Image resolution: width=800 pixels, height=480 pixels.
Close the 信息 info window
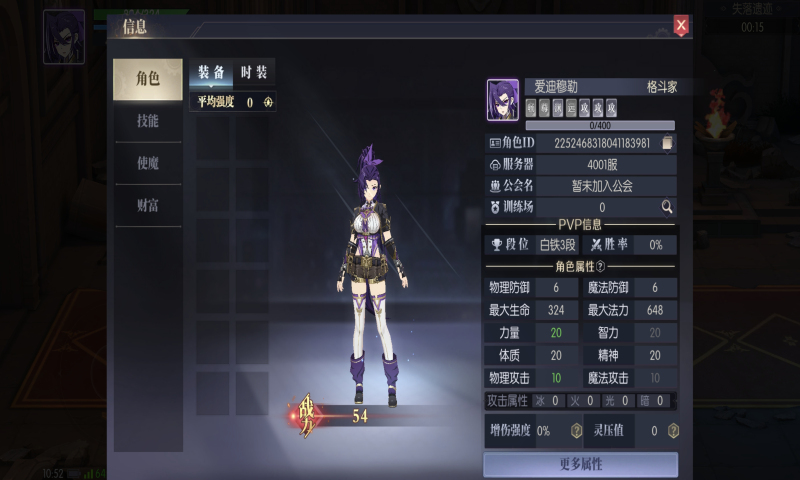[681, 26]
